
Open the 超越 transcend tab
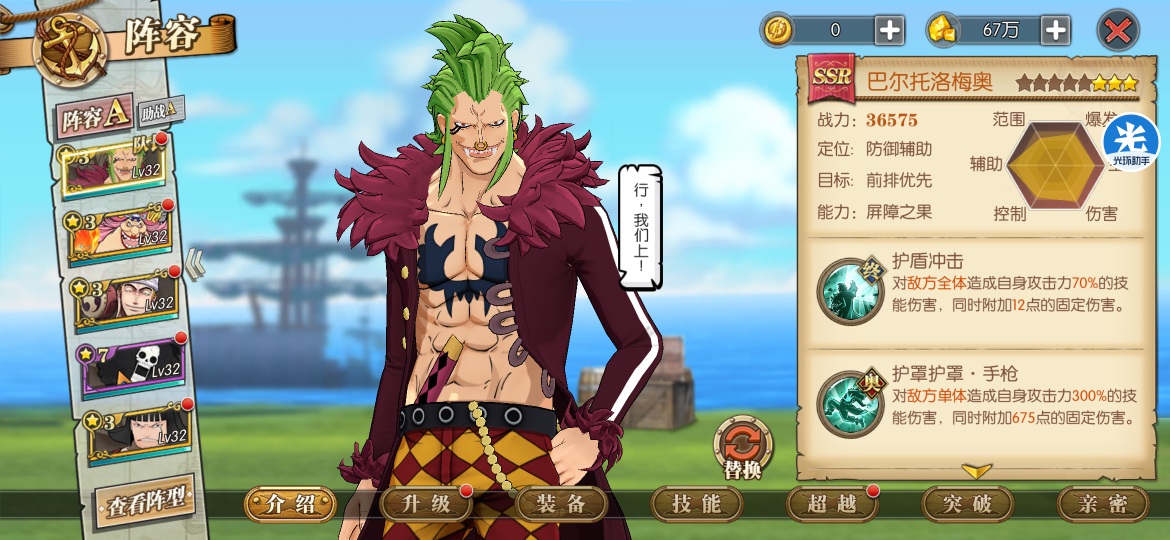pyautogui.click(x=832, y=504)
